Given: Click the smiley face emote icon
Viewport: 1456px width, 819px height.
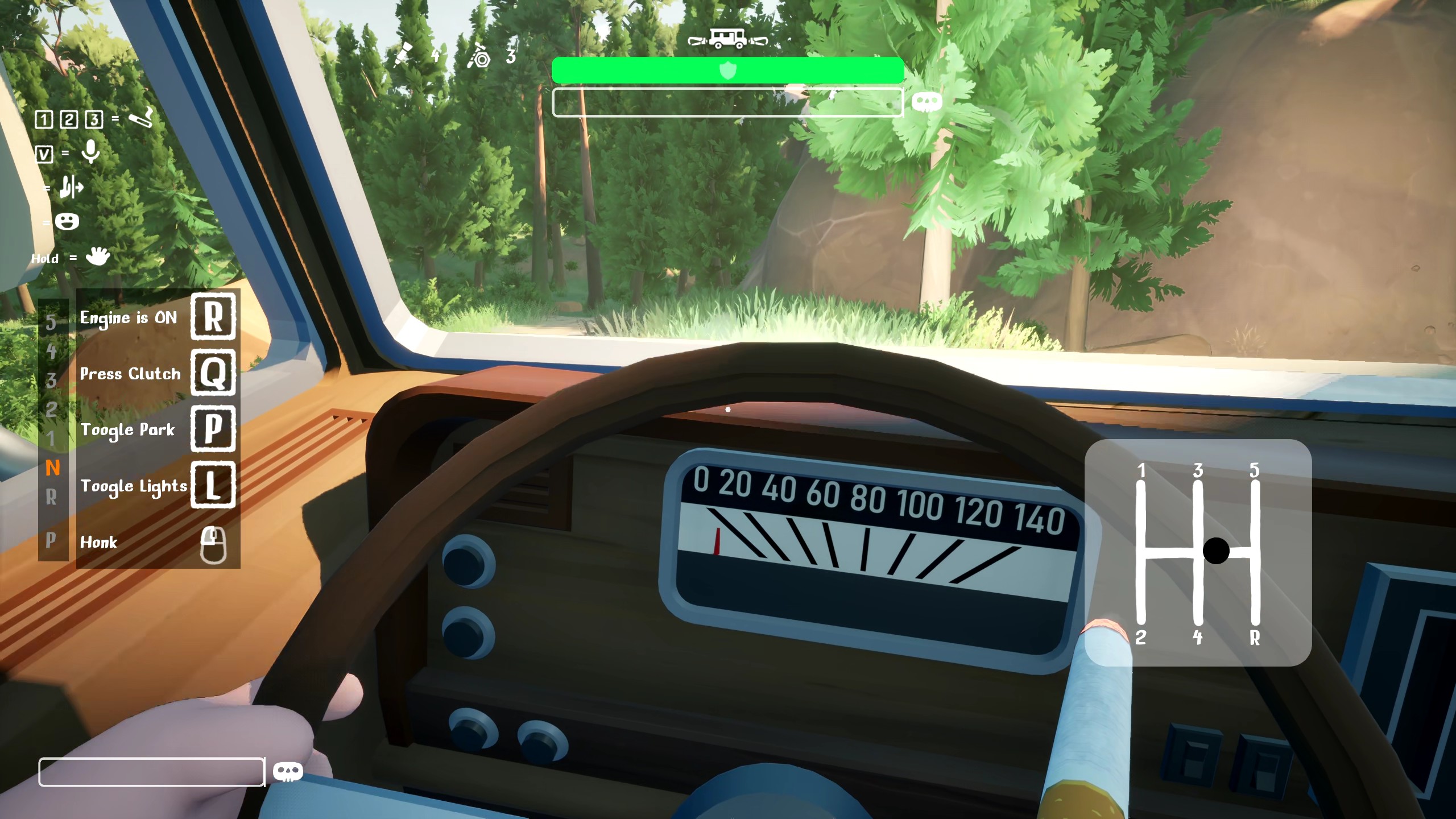Looking at the screenshot, I should (x=67, y=222).
